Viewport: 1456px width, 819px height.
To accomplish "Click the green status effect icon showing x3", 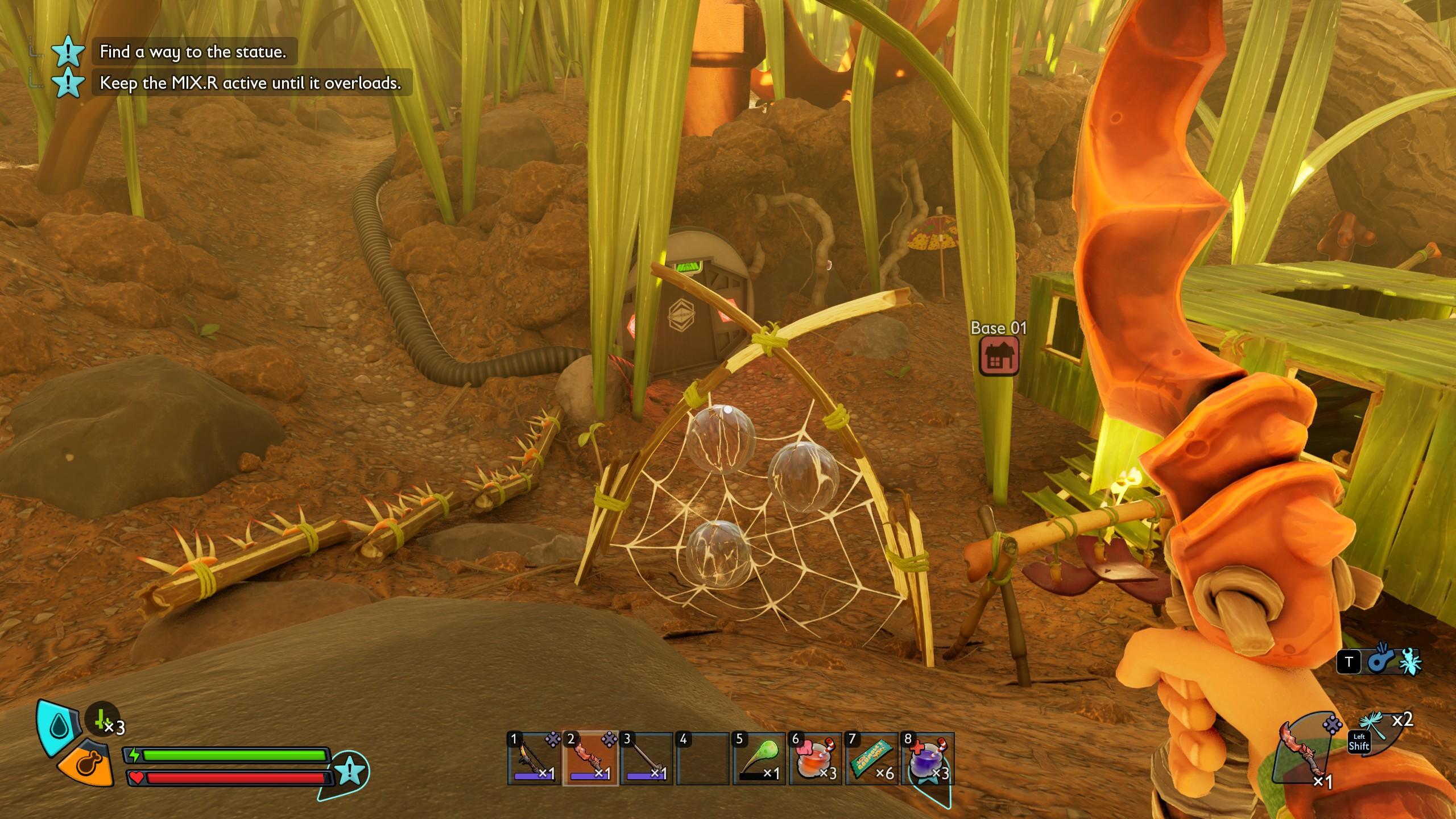I will click(x=102, y=721).
